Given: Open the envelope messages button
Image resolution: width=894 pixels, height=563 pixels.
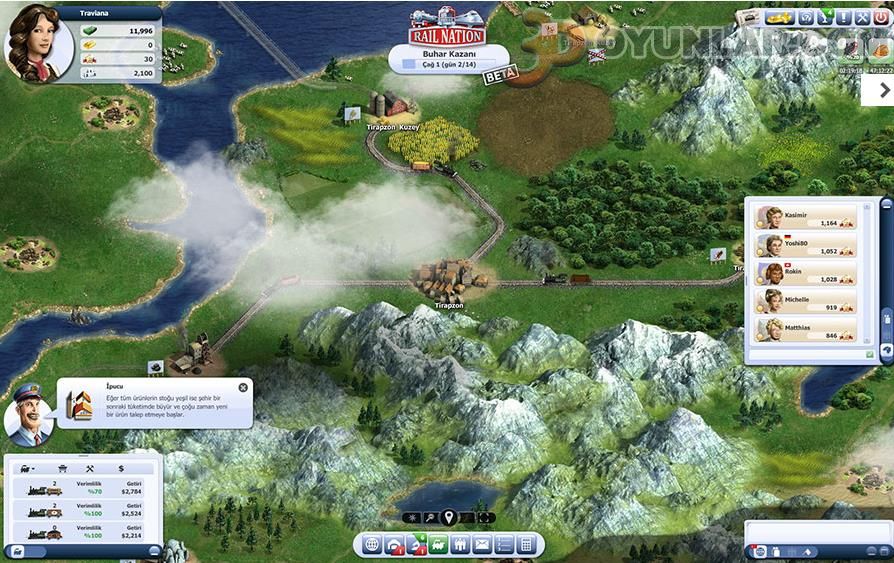Looking at the screenshot, I should pos(482,545).
